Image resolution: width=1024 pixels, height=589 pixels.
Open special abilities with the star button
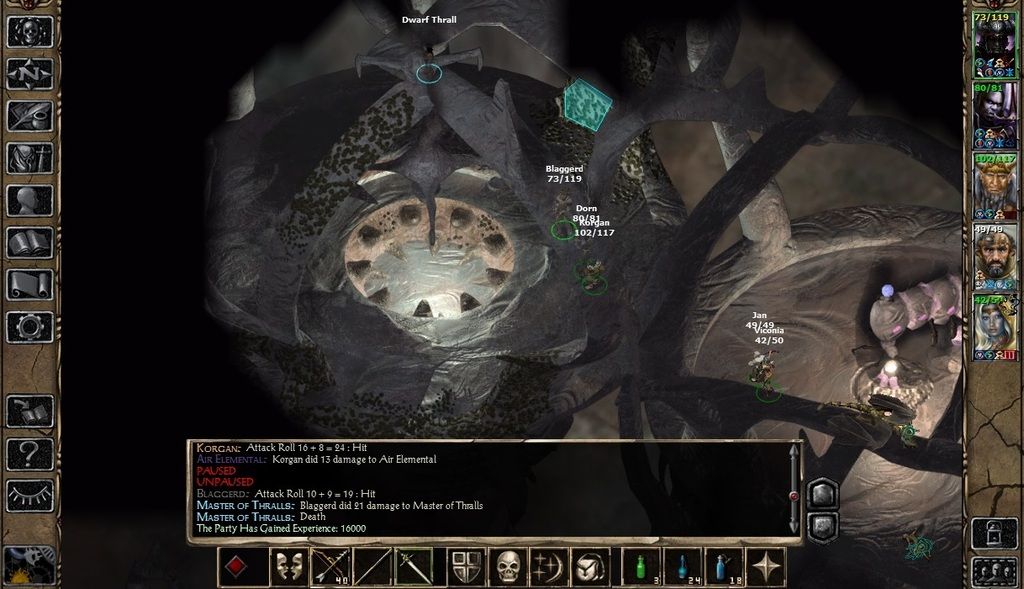[x=767, y=567]
